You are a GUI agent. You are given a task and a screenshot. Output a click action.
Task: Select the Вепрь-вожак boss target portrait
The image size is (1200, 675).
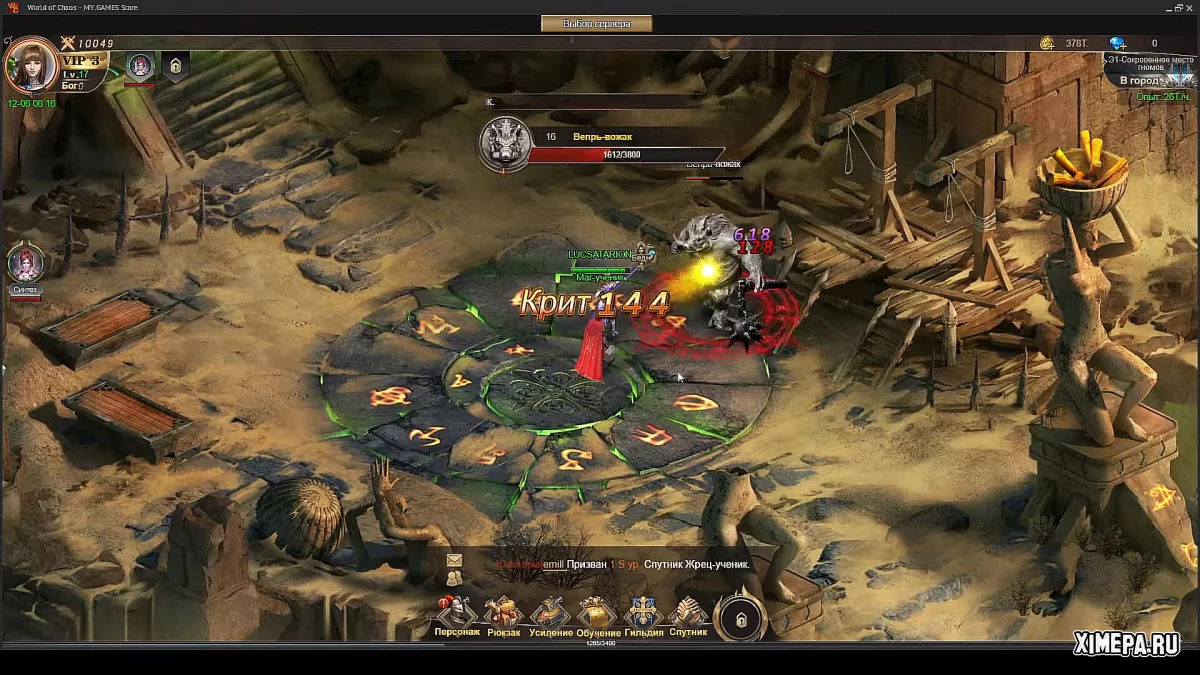click(504, 143)
